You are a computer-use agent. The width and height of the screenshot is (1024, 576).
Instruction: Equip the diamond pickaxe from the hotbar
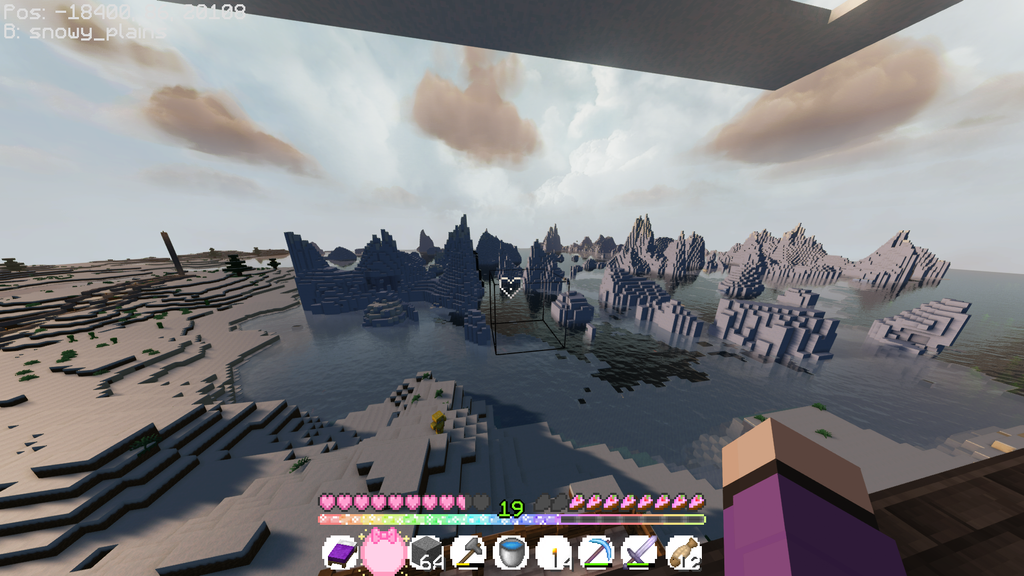pyautogui.click(x=596, y=553)
